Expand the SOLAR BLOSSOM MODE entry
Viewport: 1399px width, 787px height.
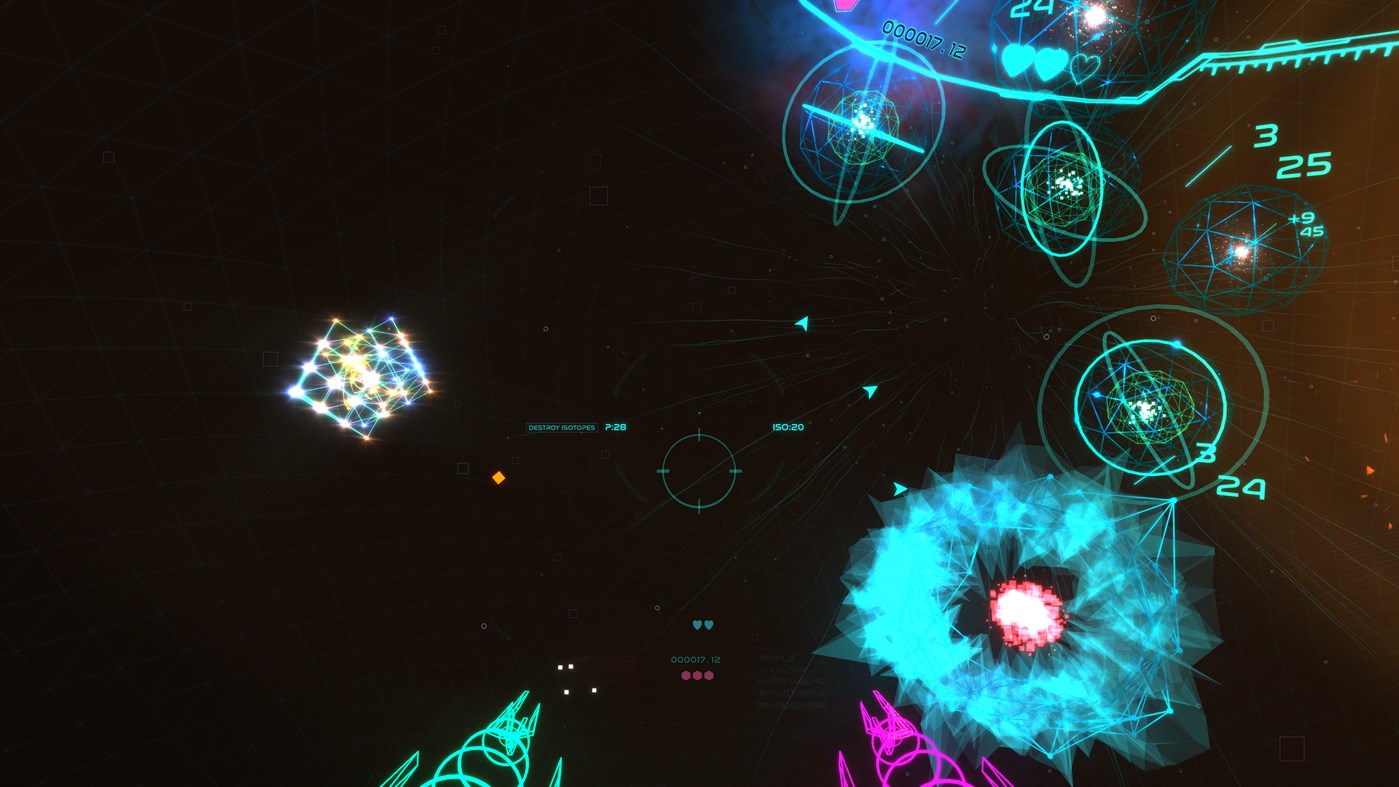coord(793,704)
